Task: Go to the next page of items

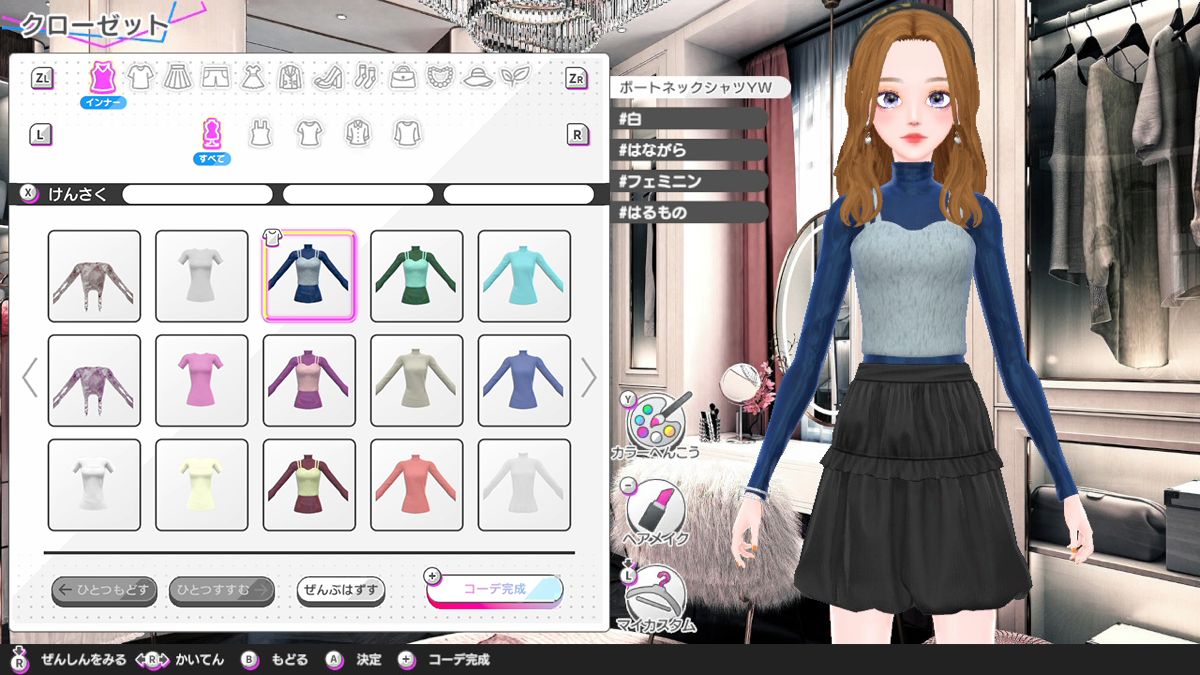Action: click(589, 378)
